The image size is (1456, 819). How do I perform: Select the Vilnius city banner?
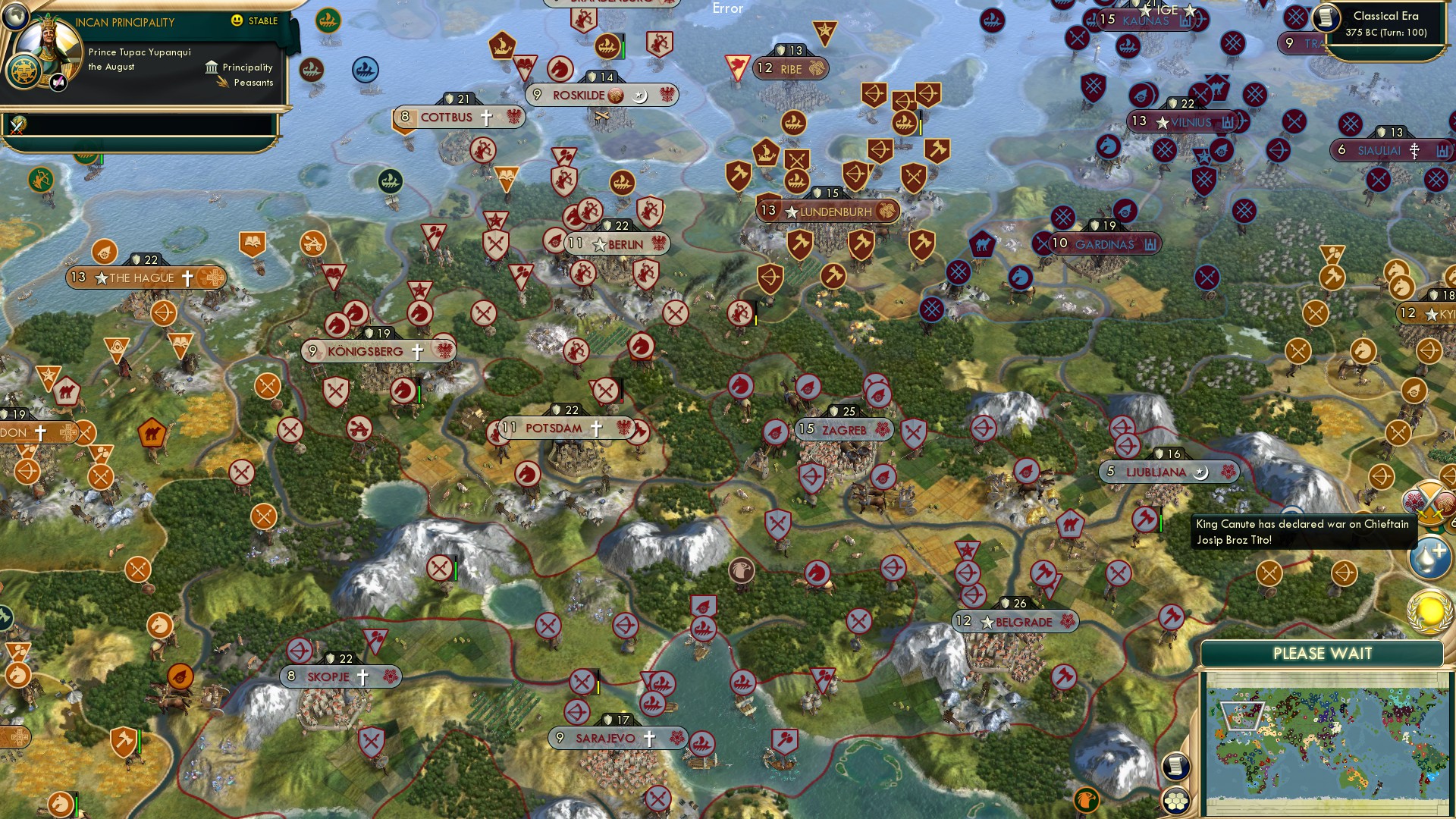1181,120
